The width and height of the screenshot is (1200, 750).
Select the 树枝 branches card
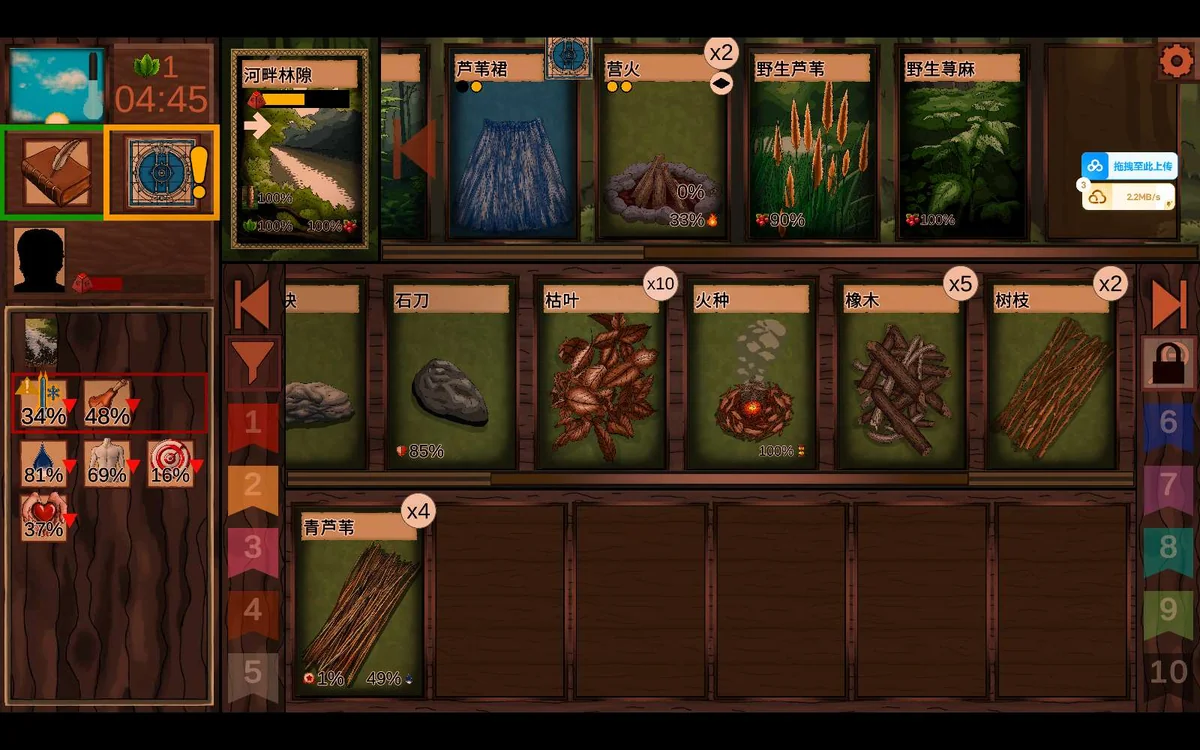click(1051, 375)
